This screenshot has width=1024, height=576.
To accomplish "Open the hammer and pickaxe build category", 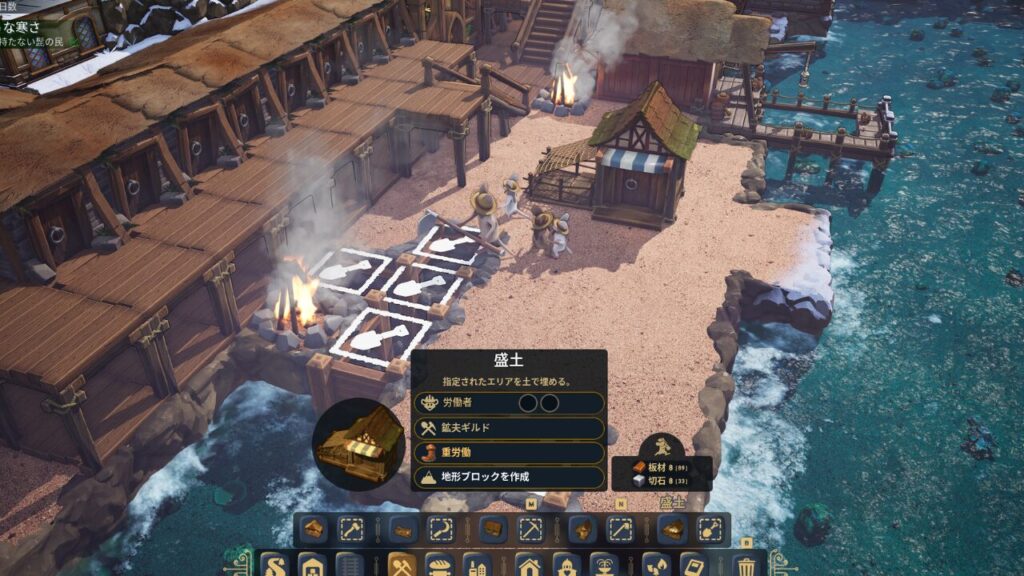I will 402,566.
